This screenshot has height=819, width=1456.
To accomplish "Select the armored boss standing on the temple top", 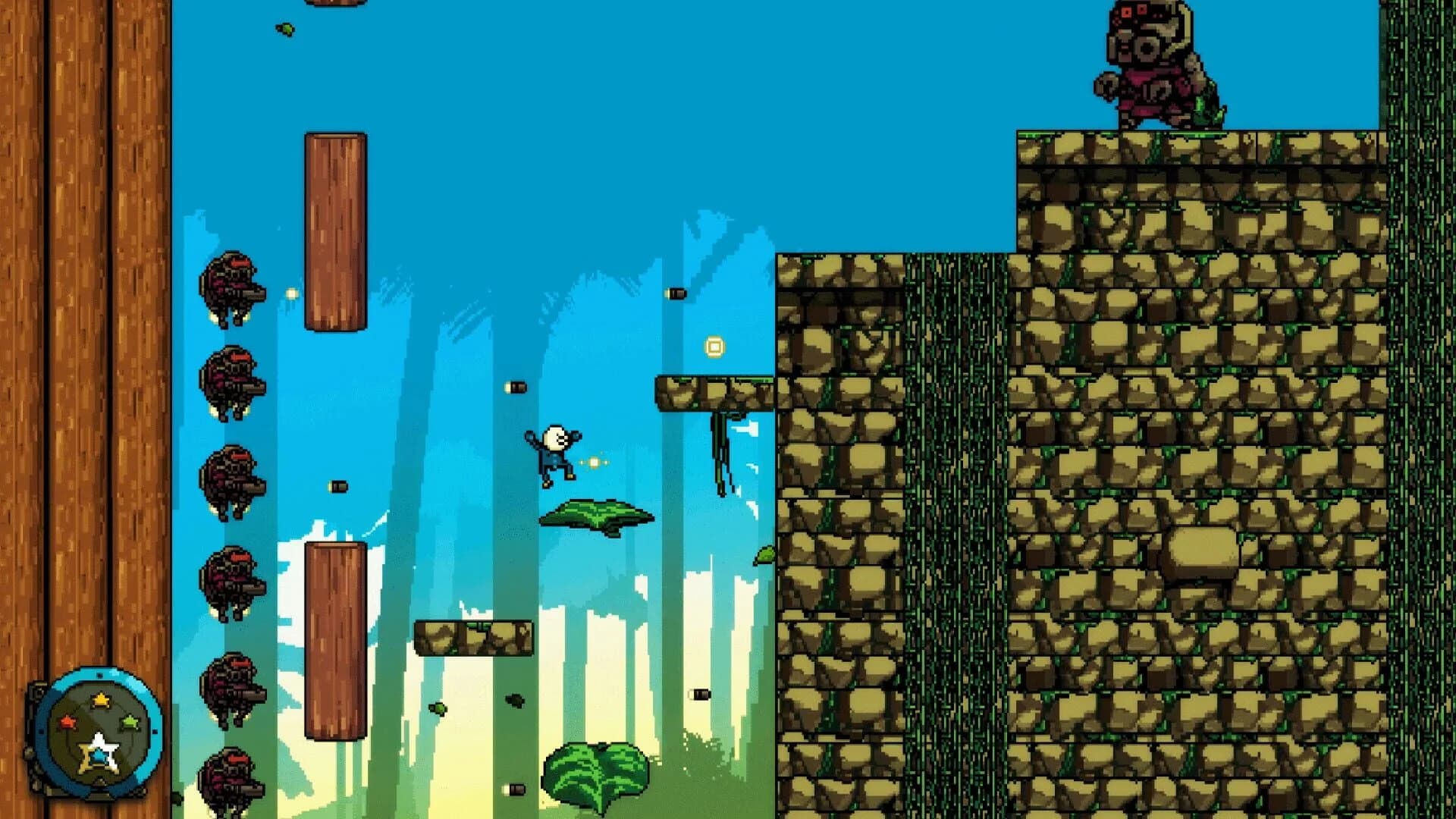I will (x=1153, y=64).
